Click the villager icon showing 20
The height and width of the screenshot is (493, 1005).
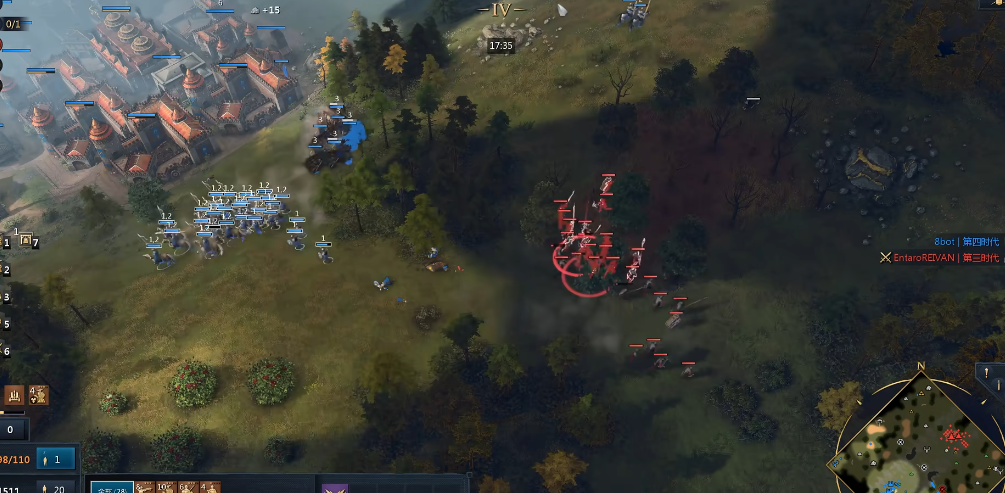pyautogui.click(x=55, y=488)
